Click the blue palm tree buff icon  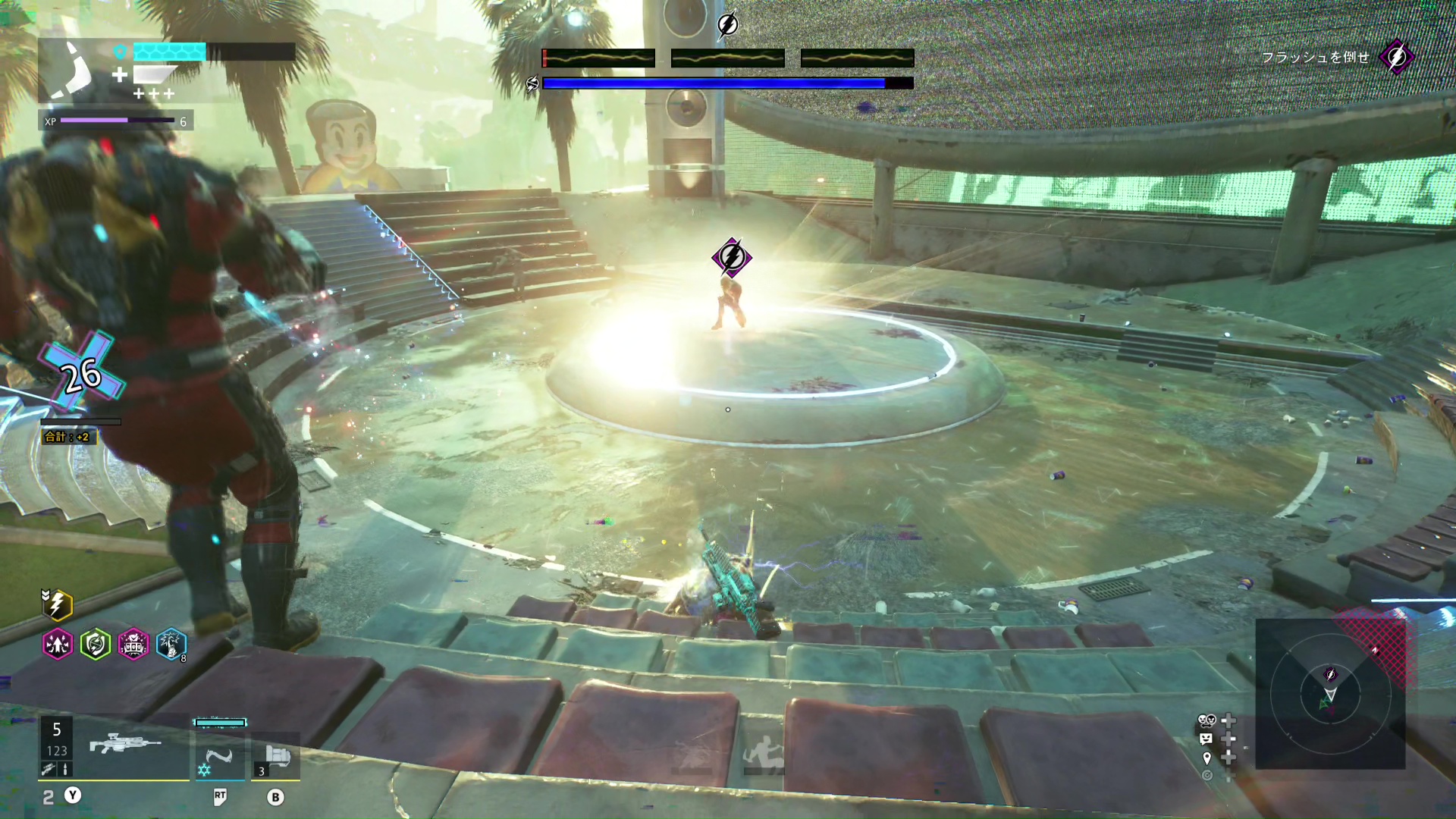171,645
